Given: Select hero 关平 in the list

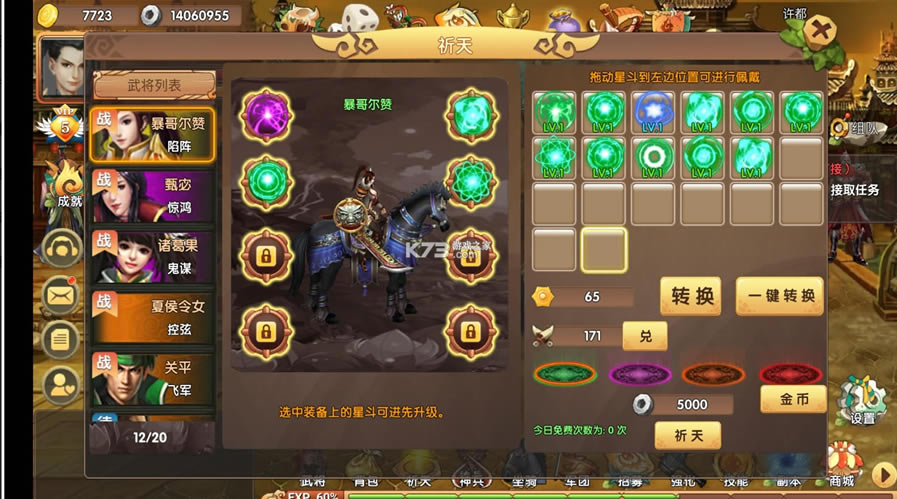Looking at the screenshot, I should click(153, 378).
